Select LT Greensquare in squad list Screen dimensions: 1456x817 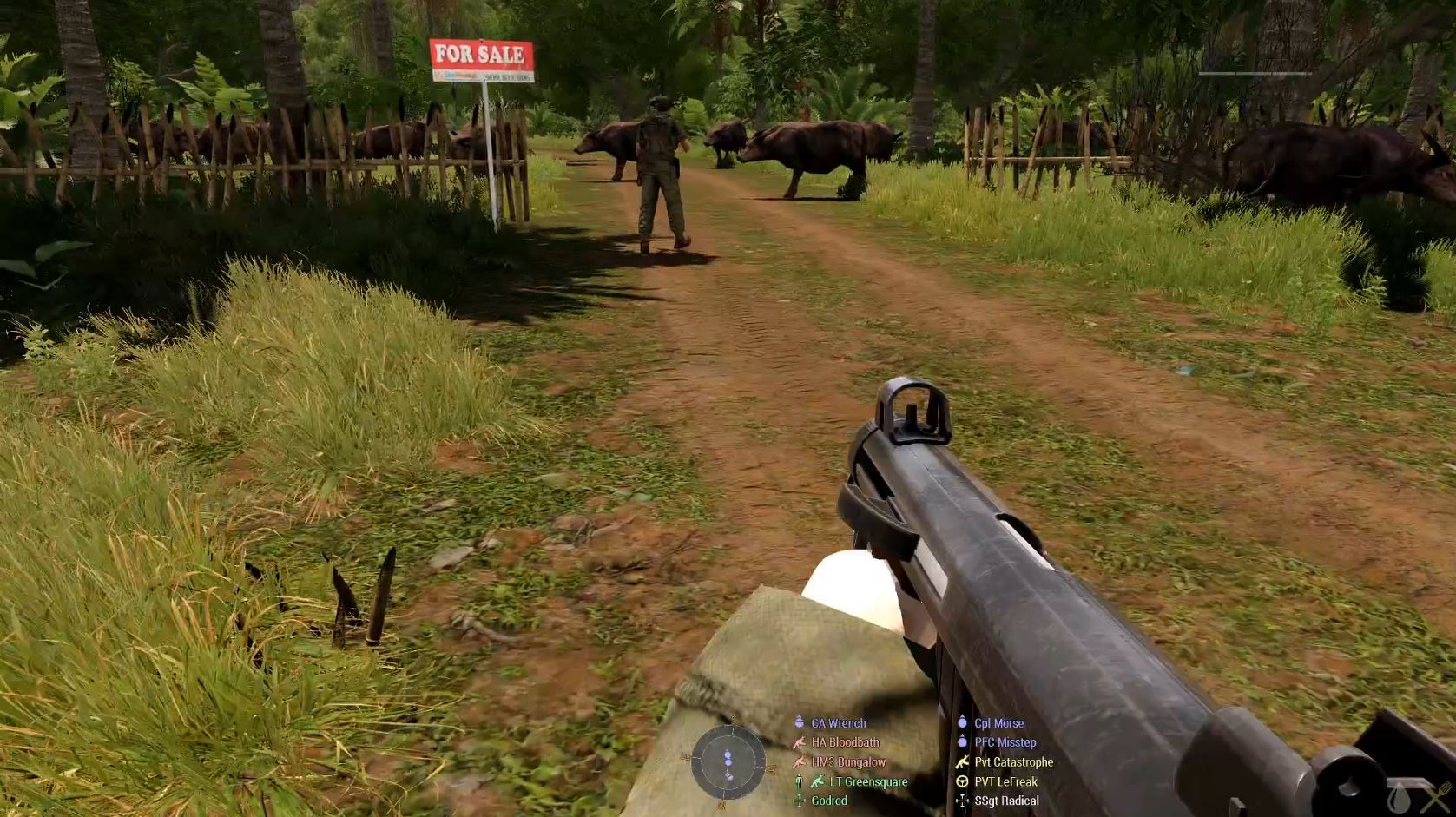[x=868, y=781]
